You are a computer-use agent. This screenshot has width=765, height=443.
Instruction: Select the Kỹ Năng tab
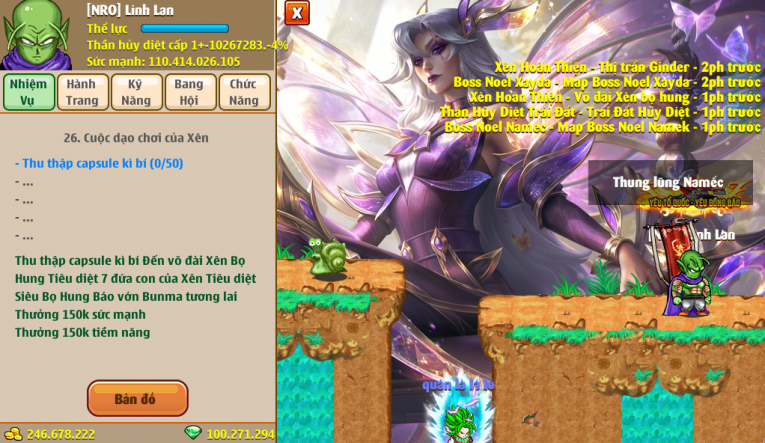[x=136, y=92]
